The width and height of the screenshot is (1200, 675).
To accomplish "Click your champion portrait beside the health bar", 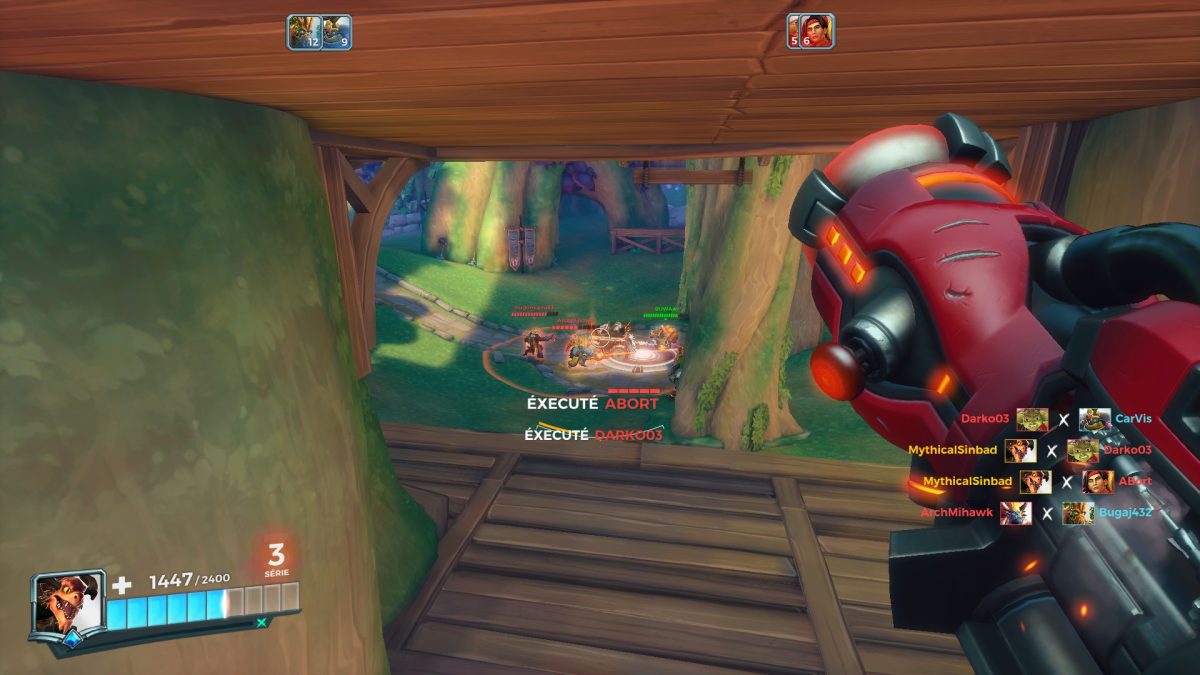I will 66,602.
